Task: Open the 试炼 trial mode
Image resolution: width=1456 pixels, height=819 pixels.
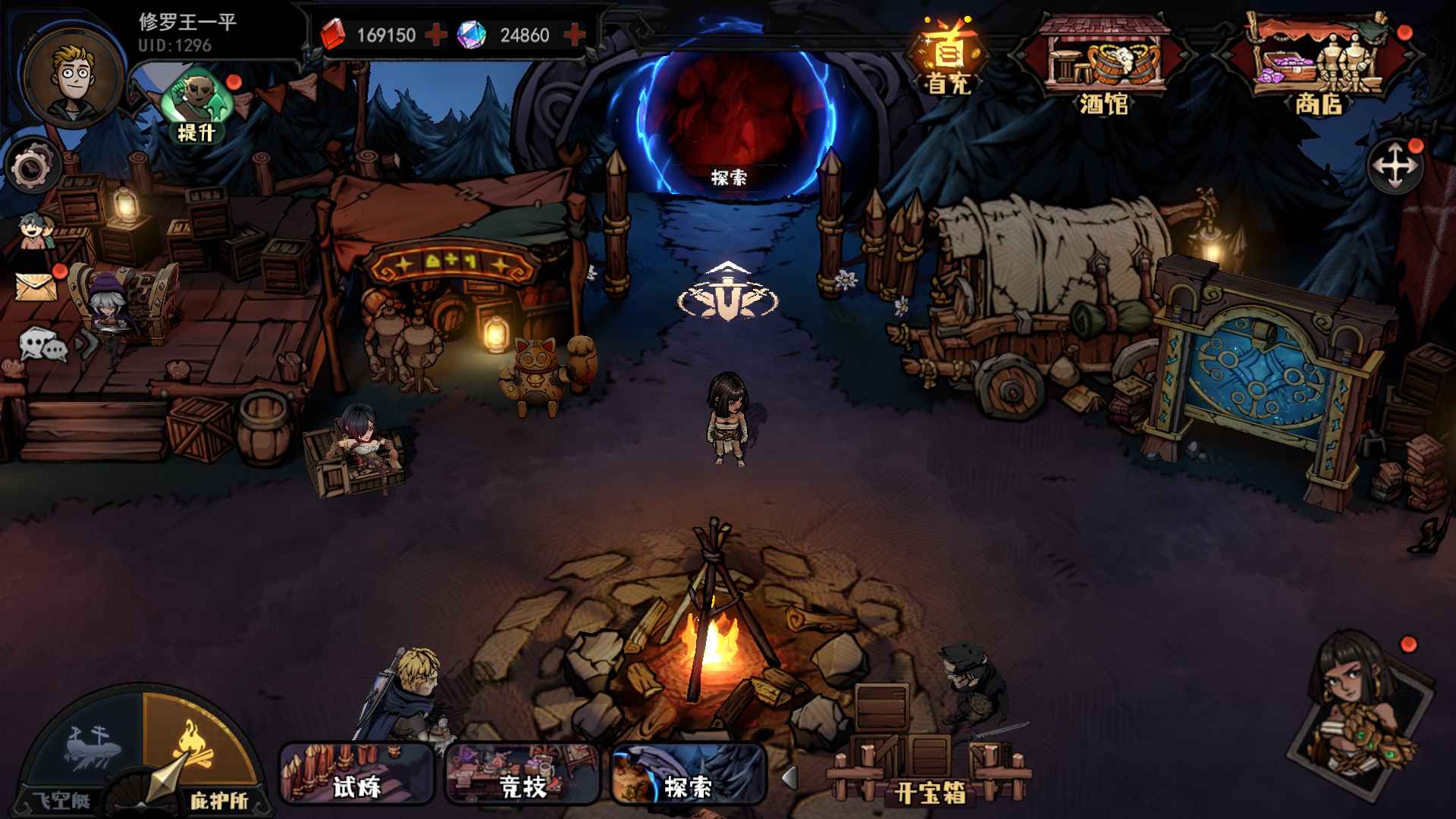Action: click(x=356, y=773)
